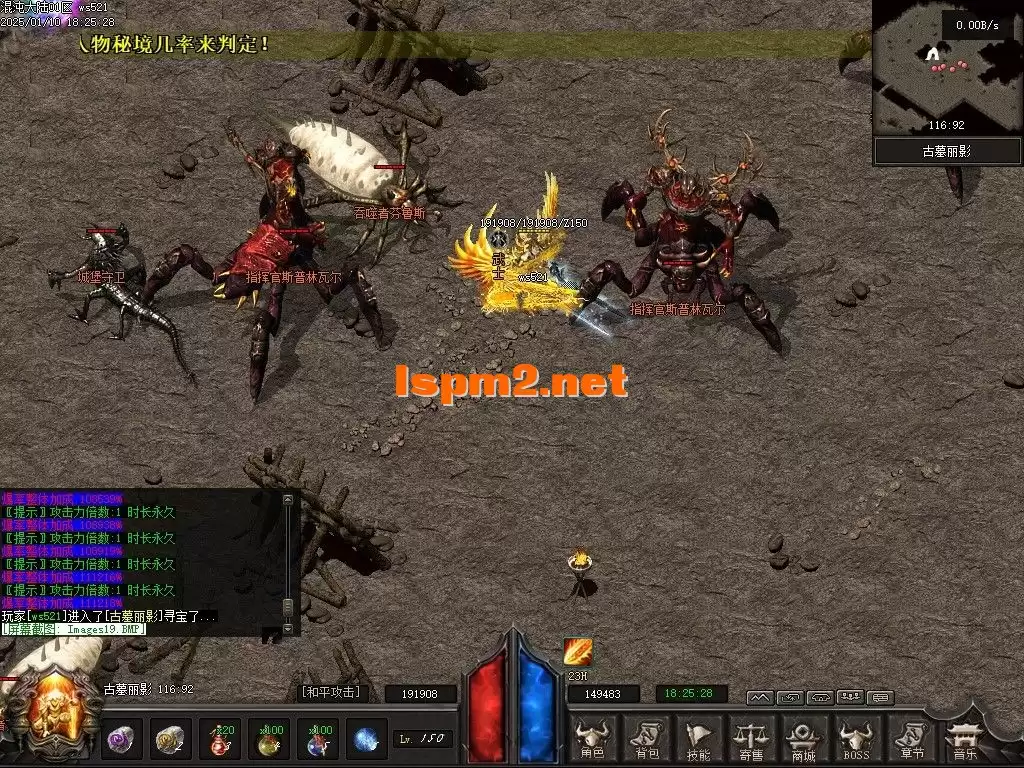Open the 寄售 consignment market
The height and width of the screenshot is (768, 1024).
point(751,738)
